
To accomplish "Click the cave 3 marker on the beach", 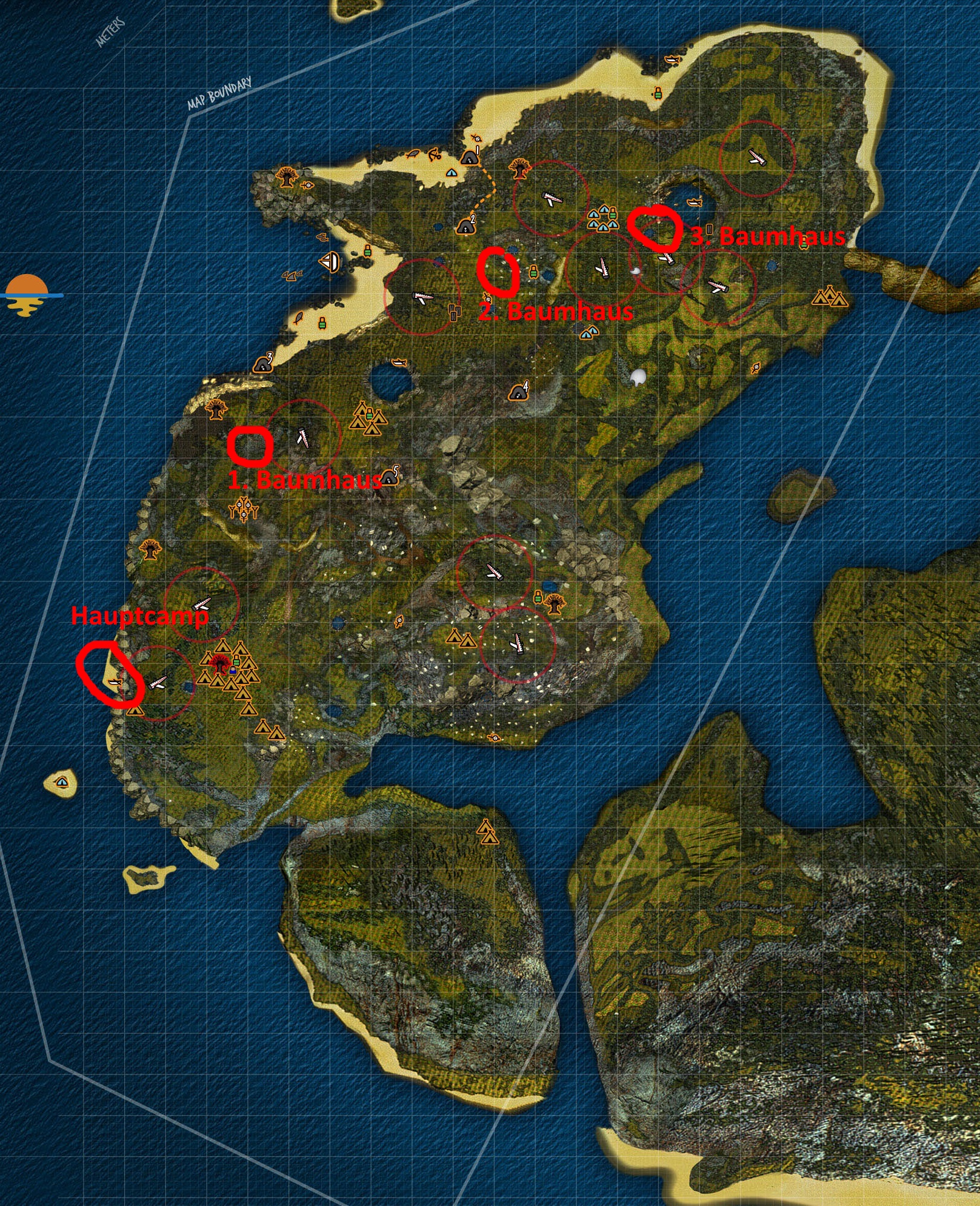I will pyautogui.click(x=263, y=363).
